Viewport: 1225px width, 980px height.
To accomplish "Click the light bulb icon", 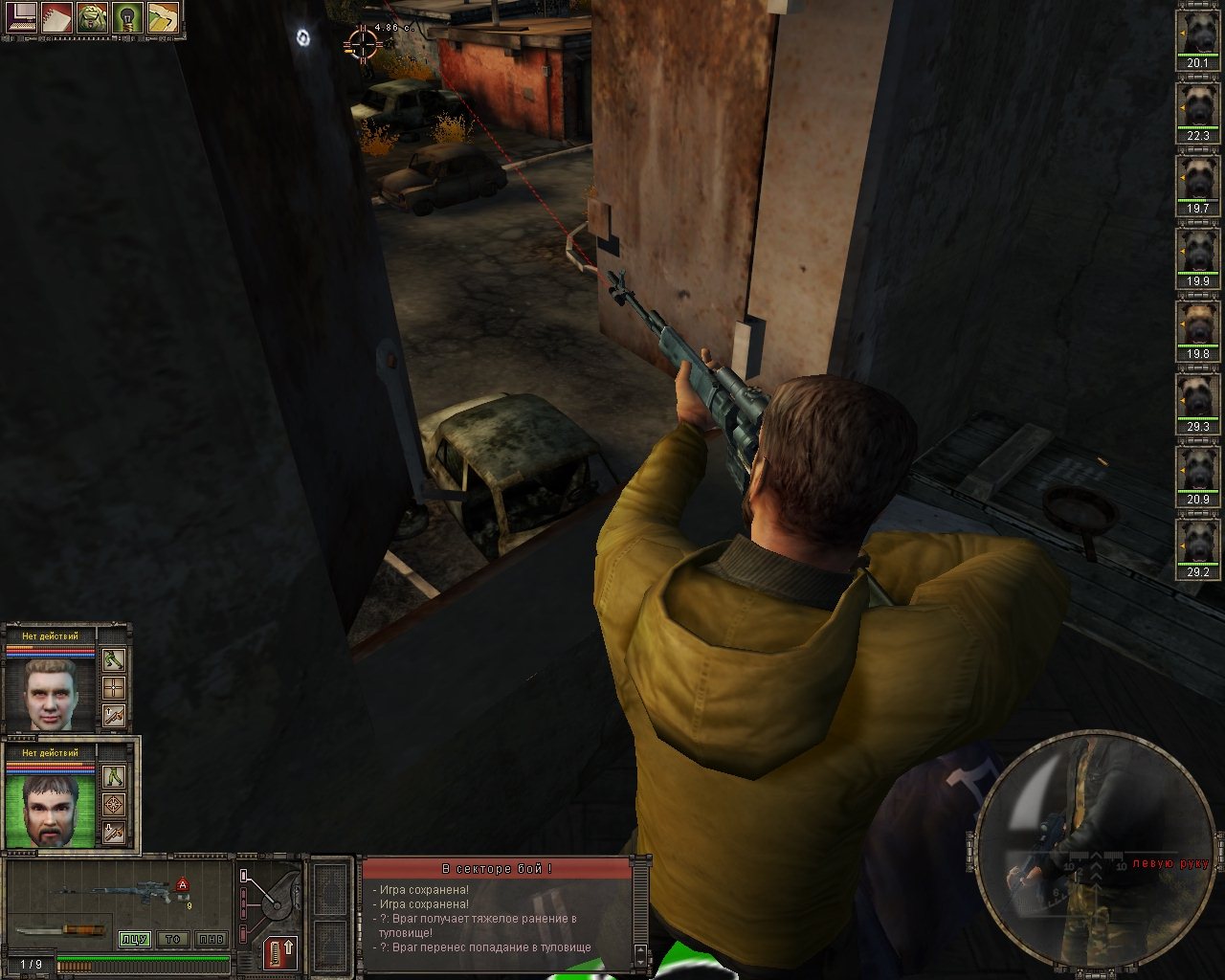I will click(127, 19).
